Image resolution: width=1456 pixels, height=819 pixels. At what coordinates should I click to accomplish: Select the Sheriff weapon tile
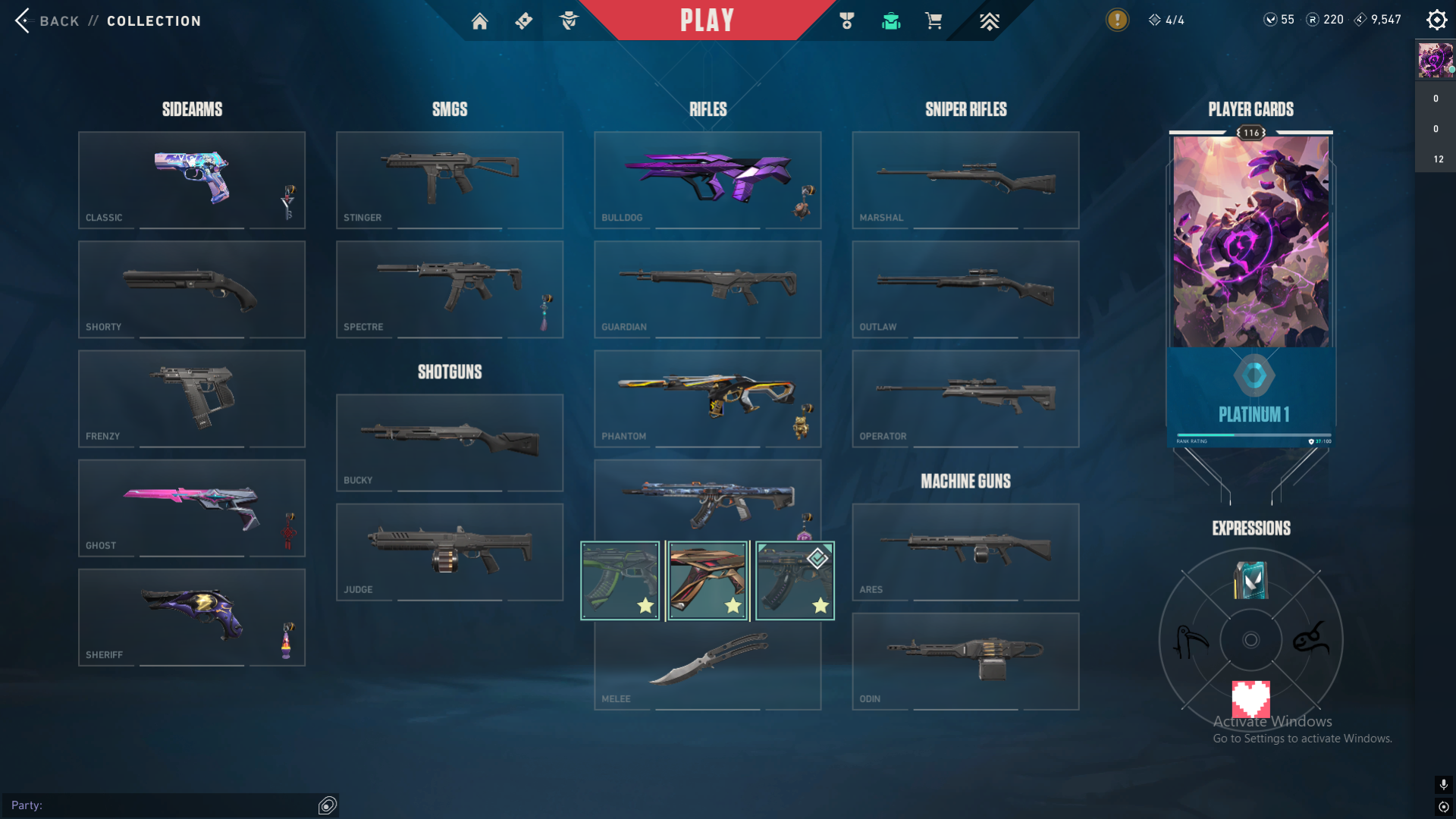pyautogui.click(x=192, y=617)
